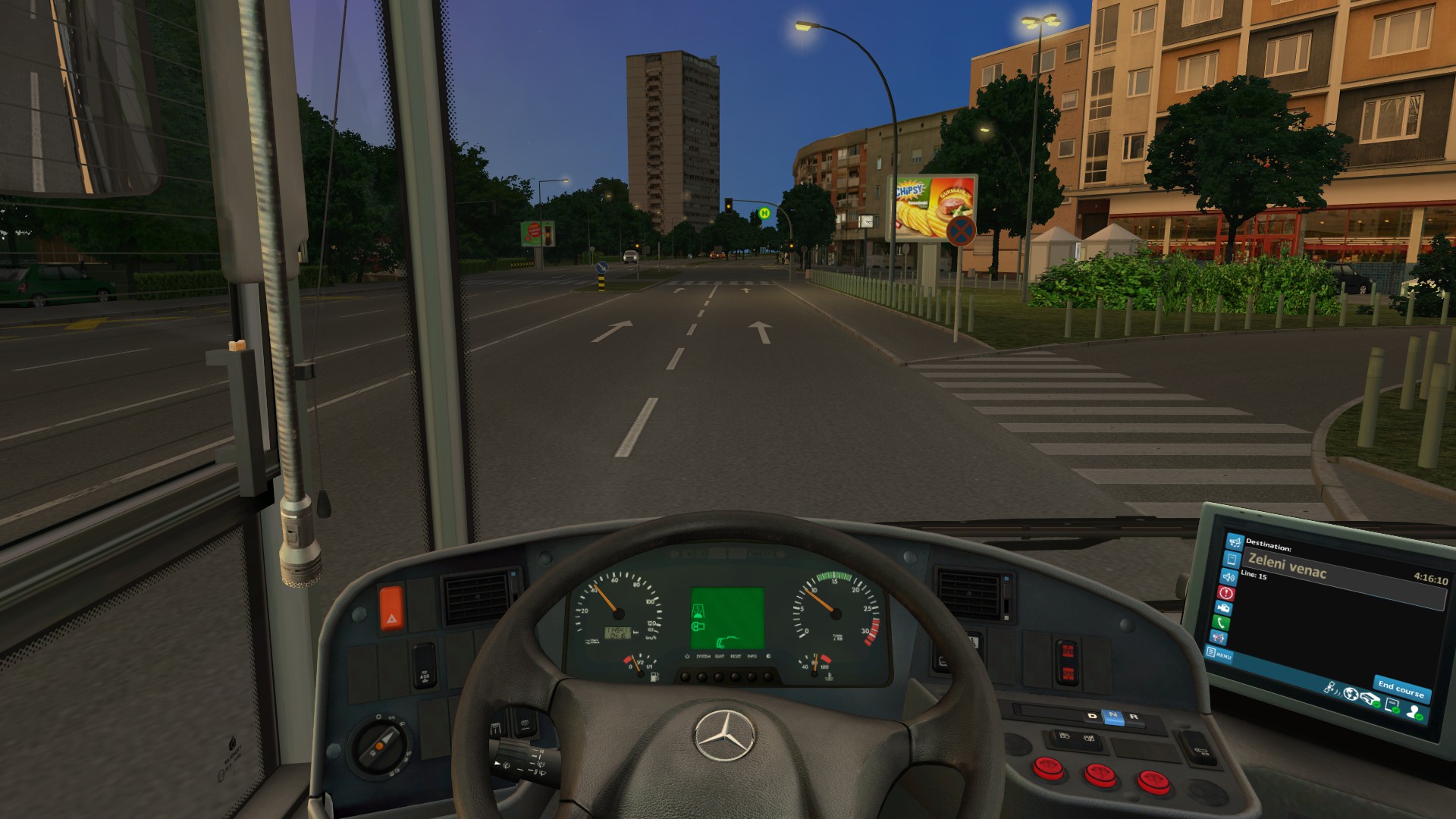Toggle the speaker volume icon
The width and height of the screenshot is (1456, 819).
pyautogui.click(x=1228, y=577)
